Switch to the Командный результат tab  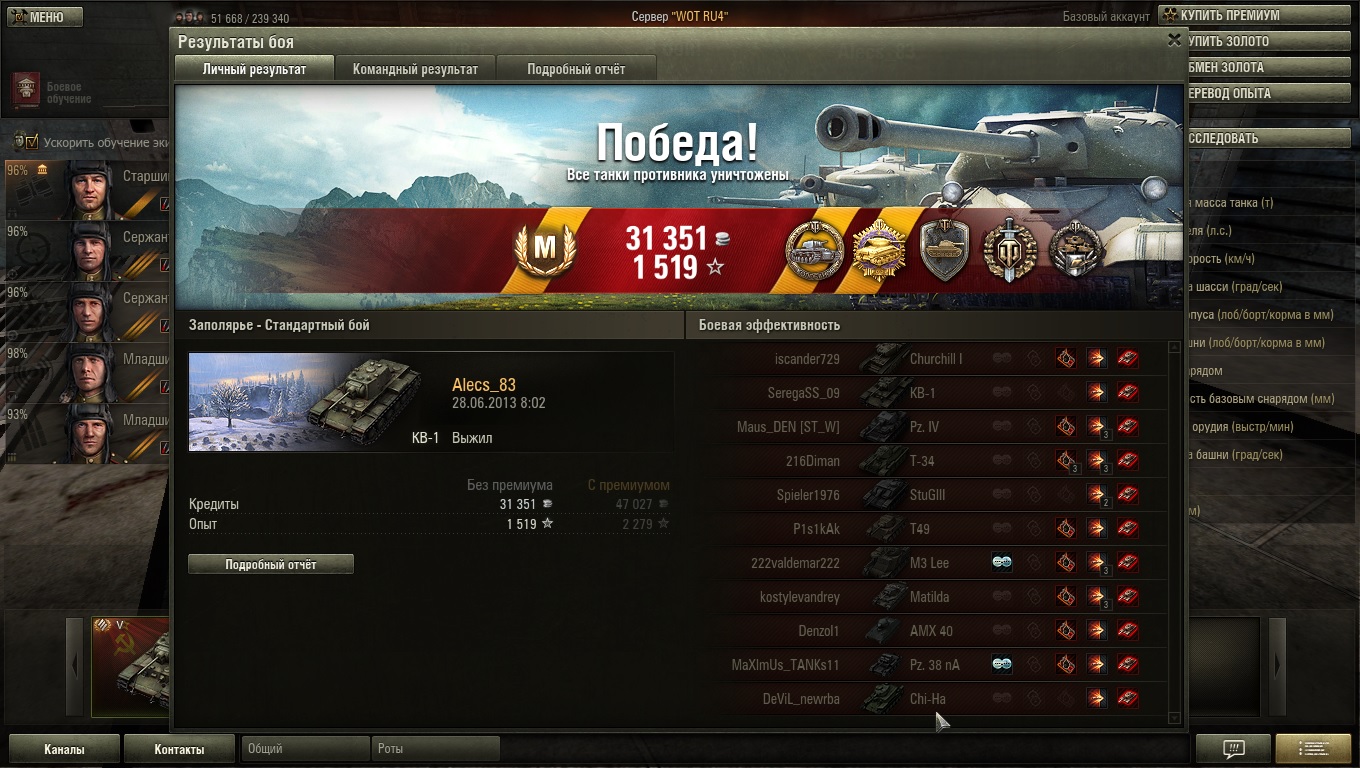click(415, 69)
